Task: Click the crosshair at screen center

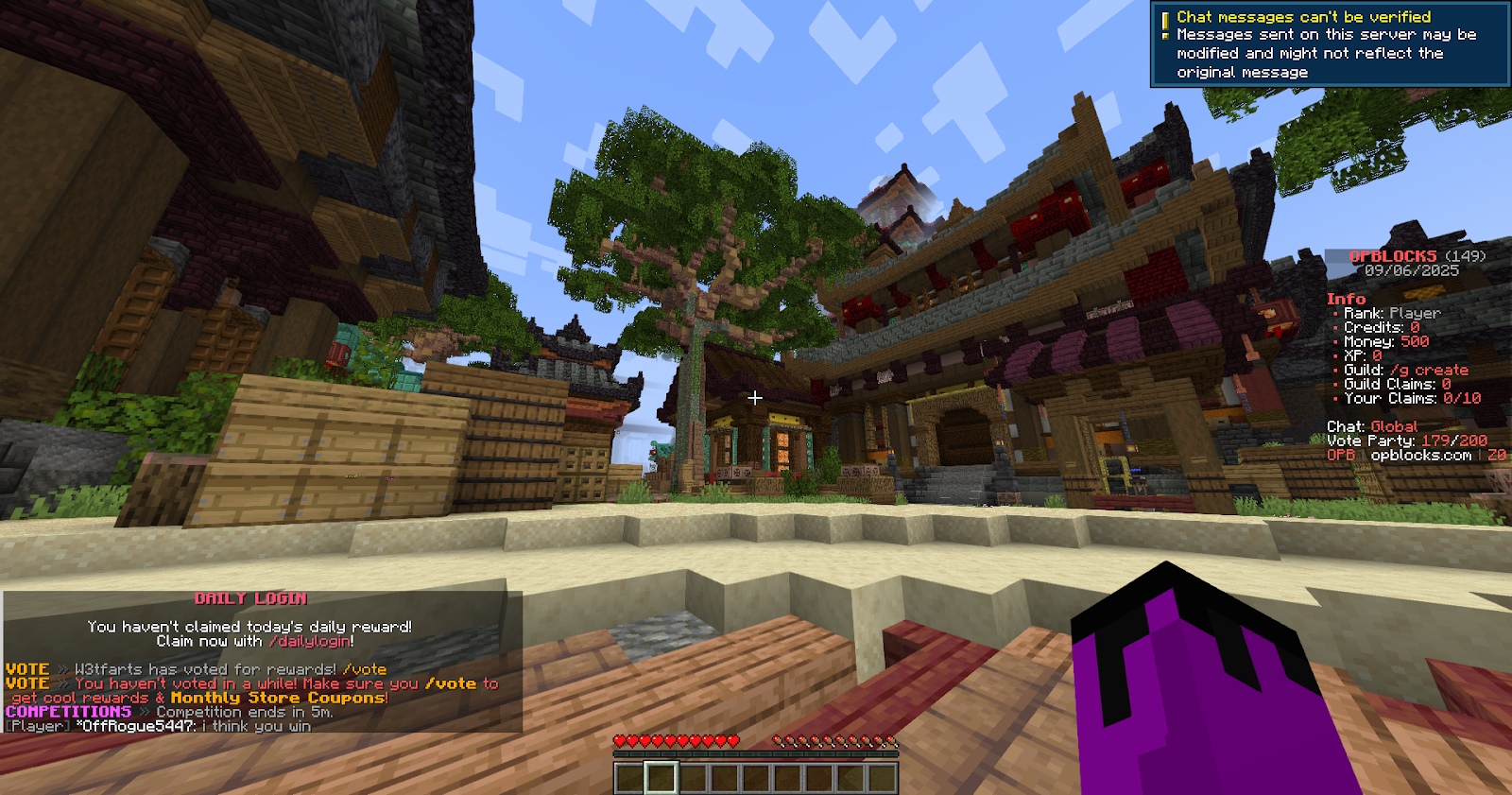Action: [755, 398]
